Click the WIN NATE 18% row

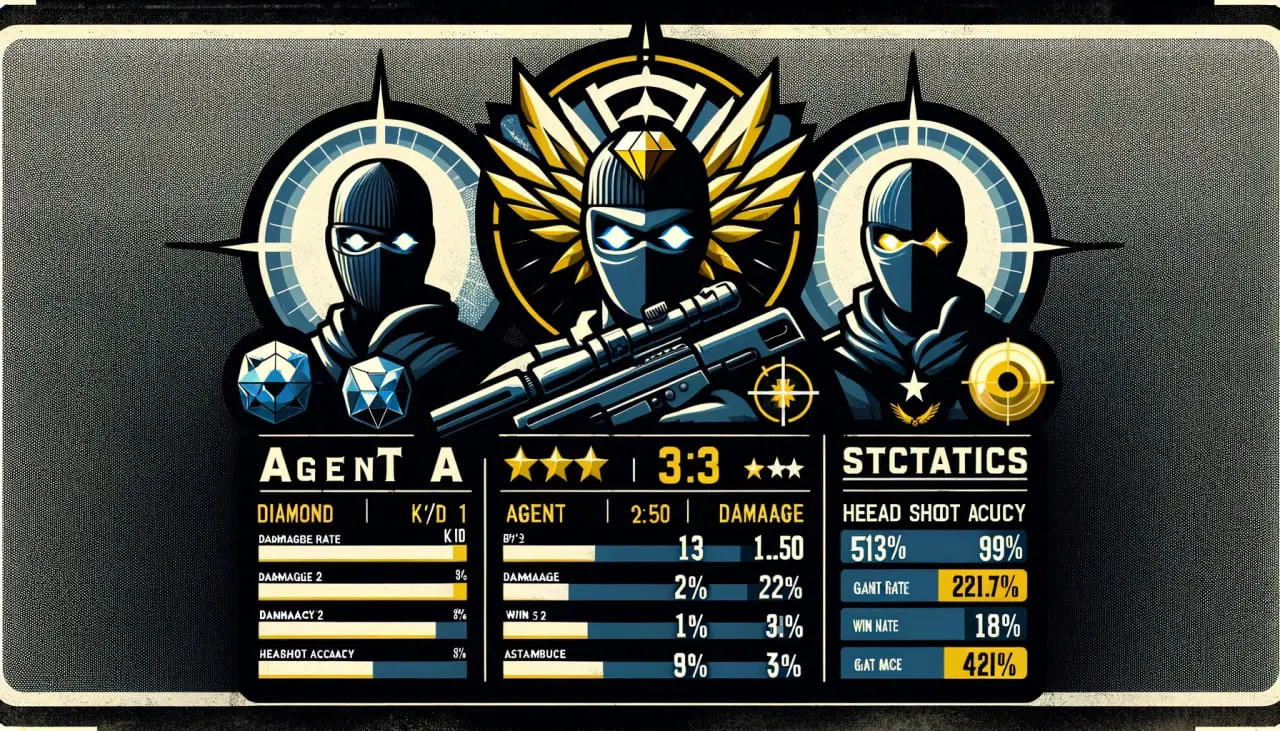click(x=933, y=625)
